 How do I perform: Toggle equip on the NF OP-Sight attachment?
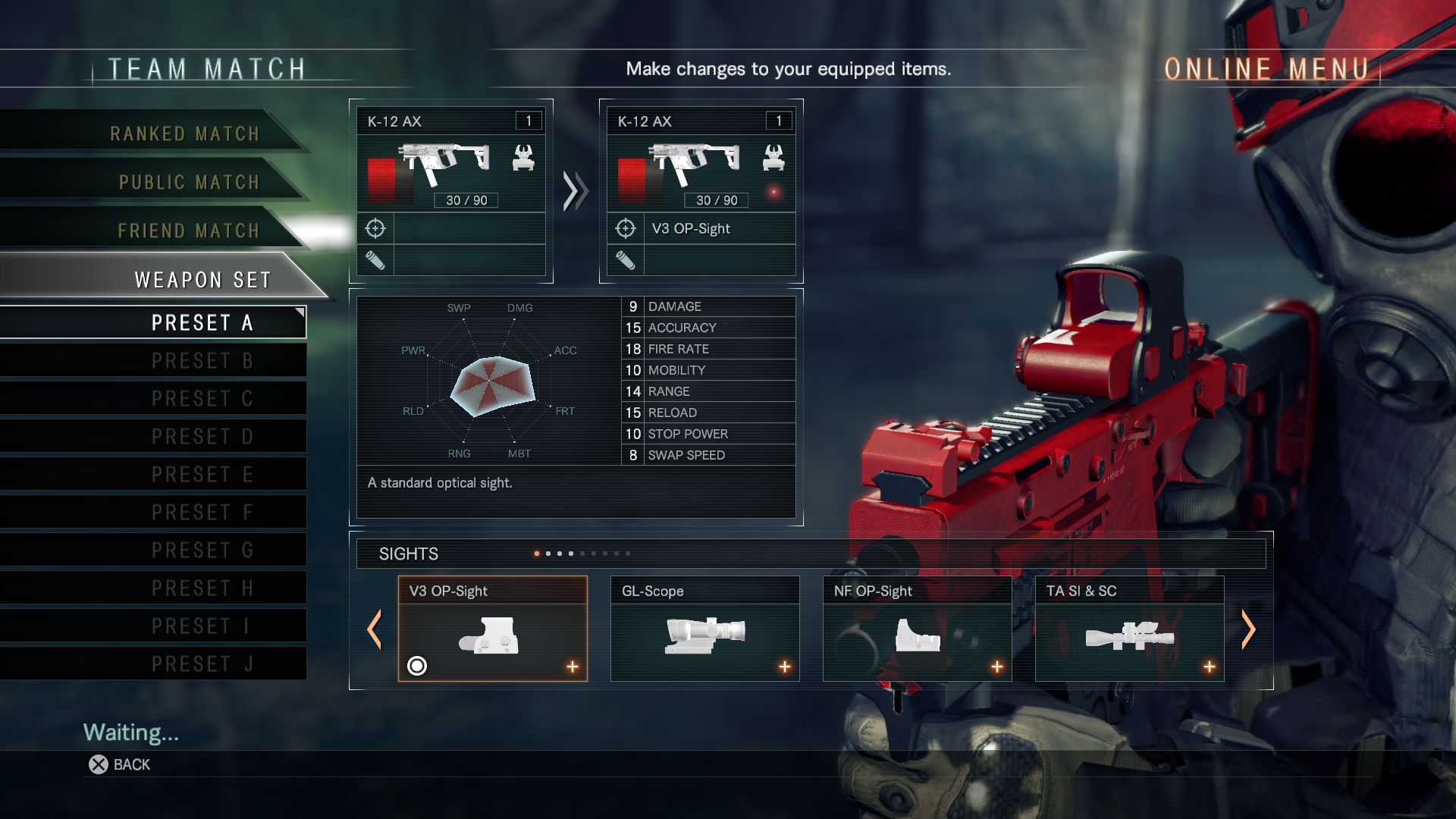pos(996,667)
